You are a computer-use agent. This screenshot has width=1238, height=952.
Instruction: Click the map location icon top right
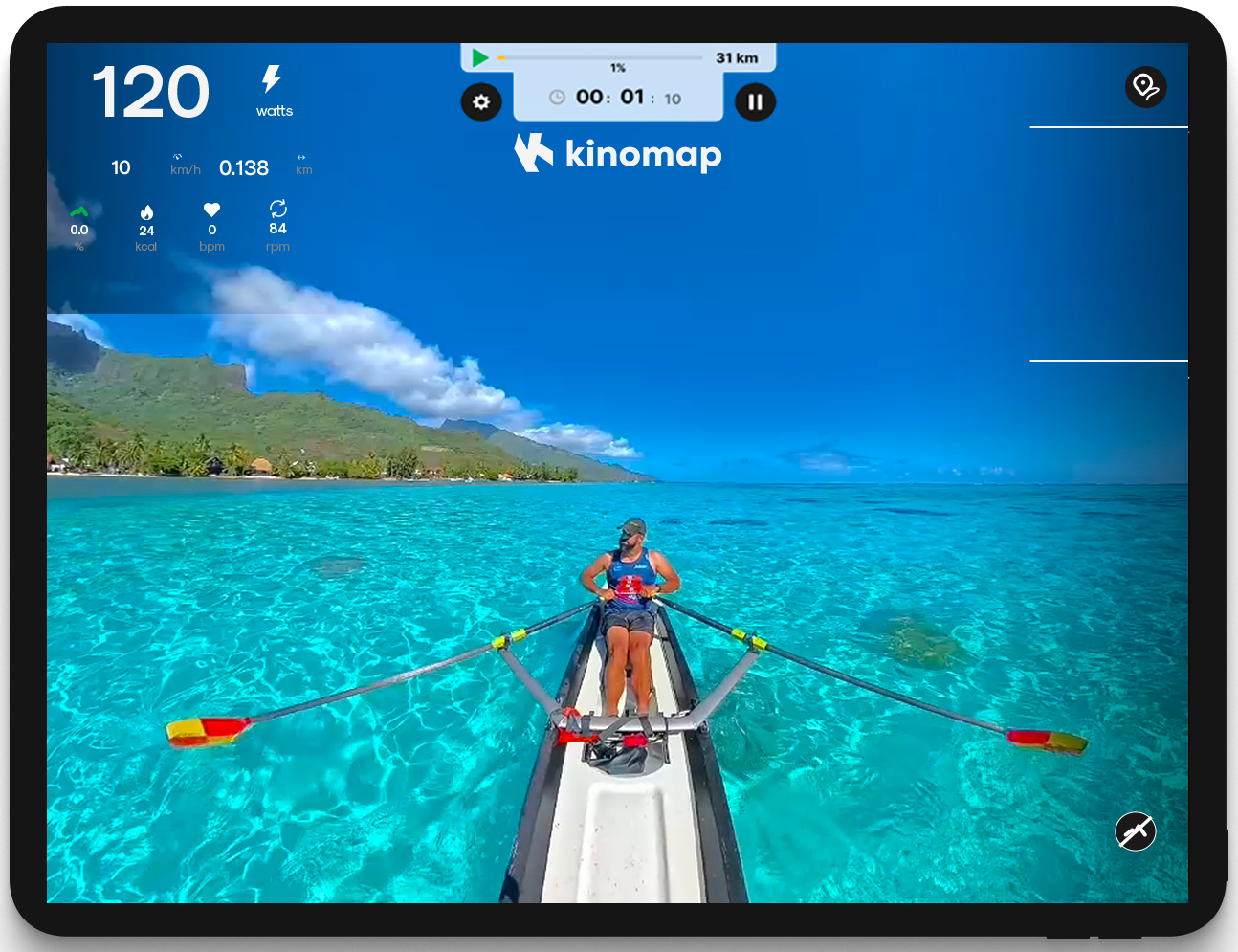click(x=1146, y=86)
